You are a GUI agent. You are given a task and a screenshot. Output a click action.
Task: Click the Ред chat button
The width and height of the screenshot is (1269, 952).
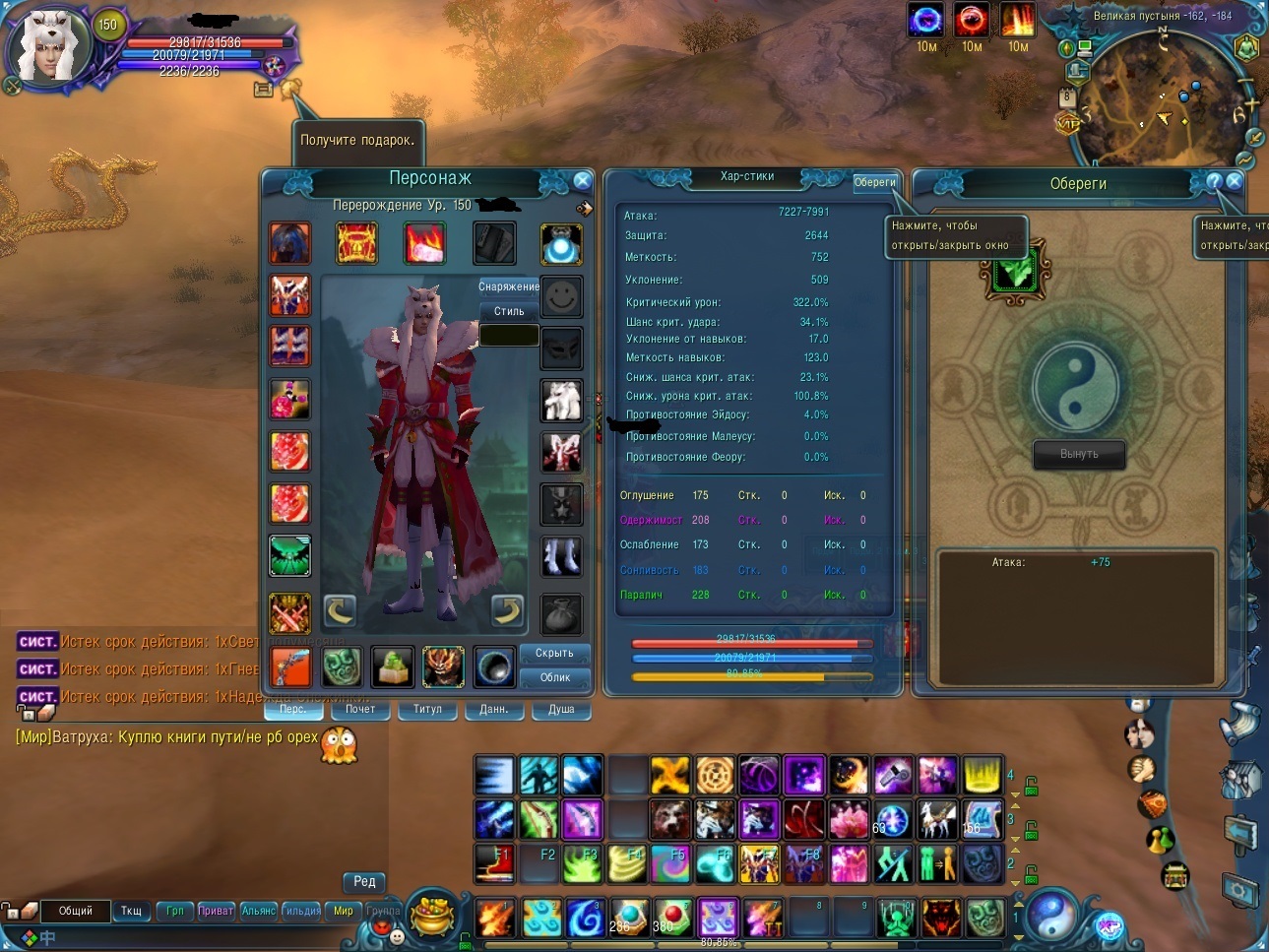pos(364,881)
